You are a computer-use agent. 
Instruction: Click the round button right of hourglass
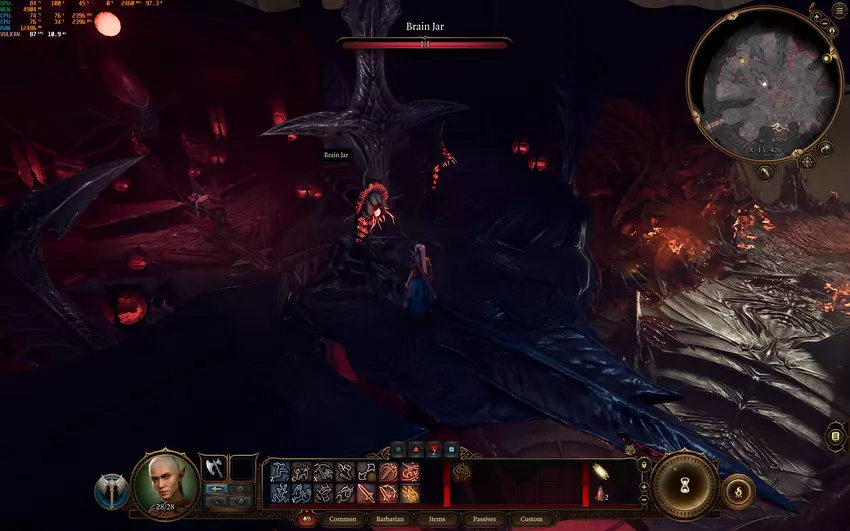click(x=738, y=490)
